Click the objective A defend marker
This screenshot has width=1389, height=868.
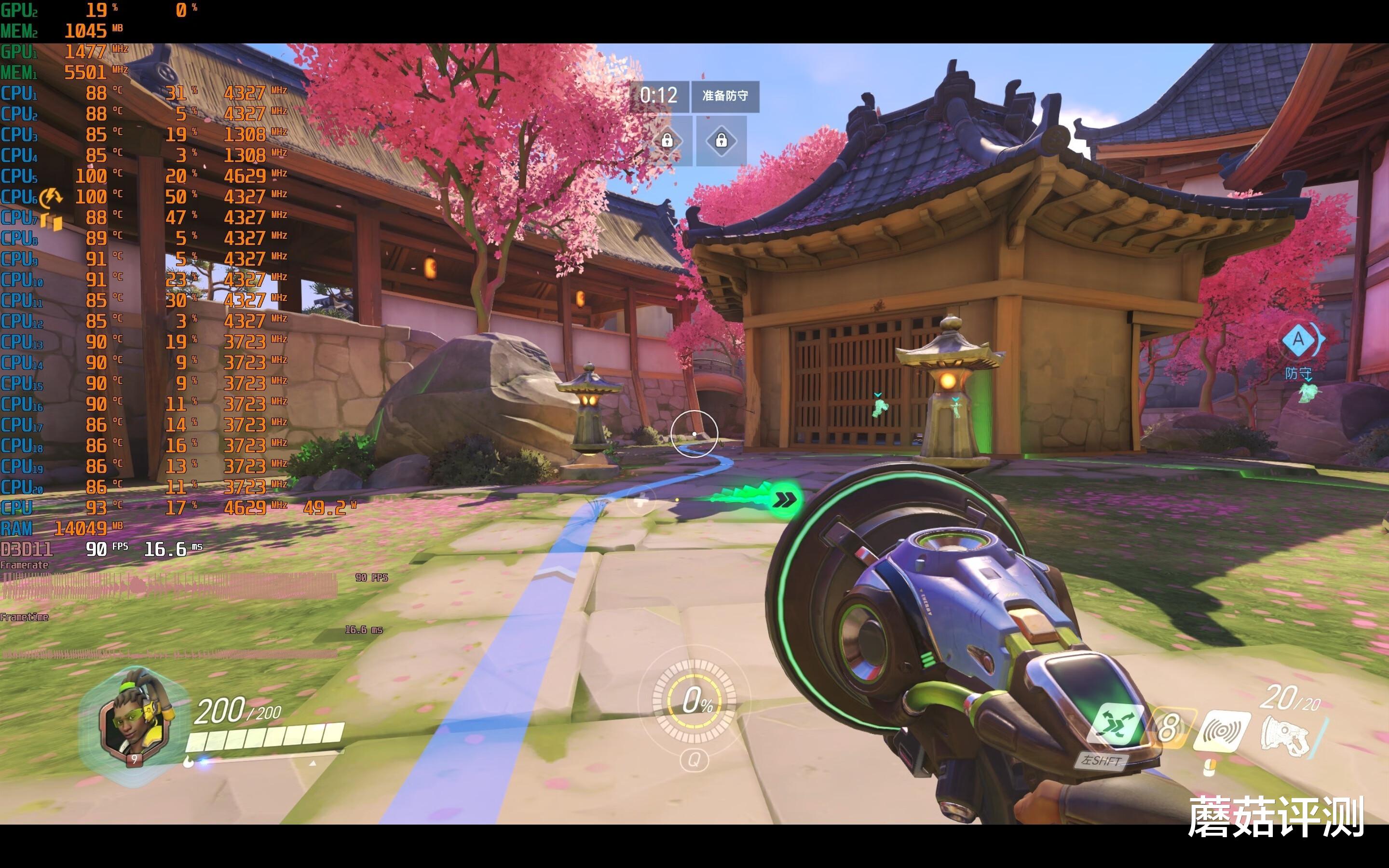coord(1298,340)
